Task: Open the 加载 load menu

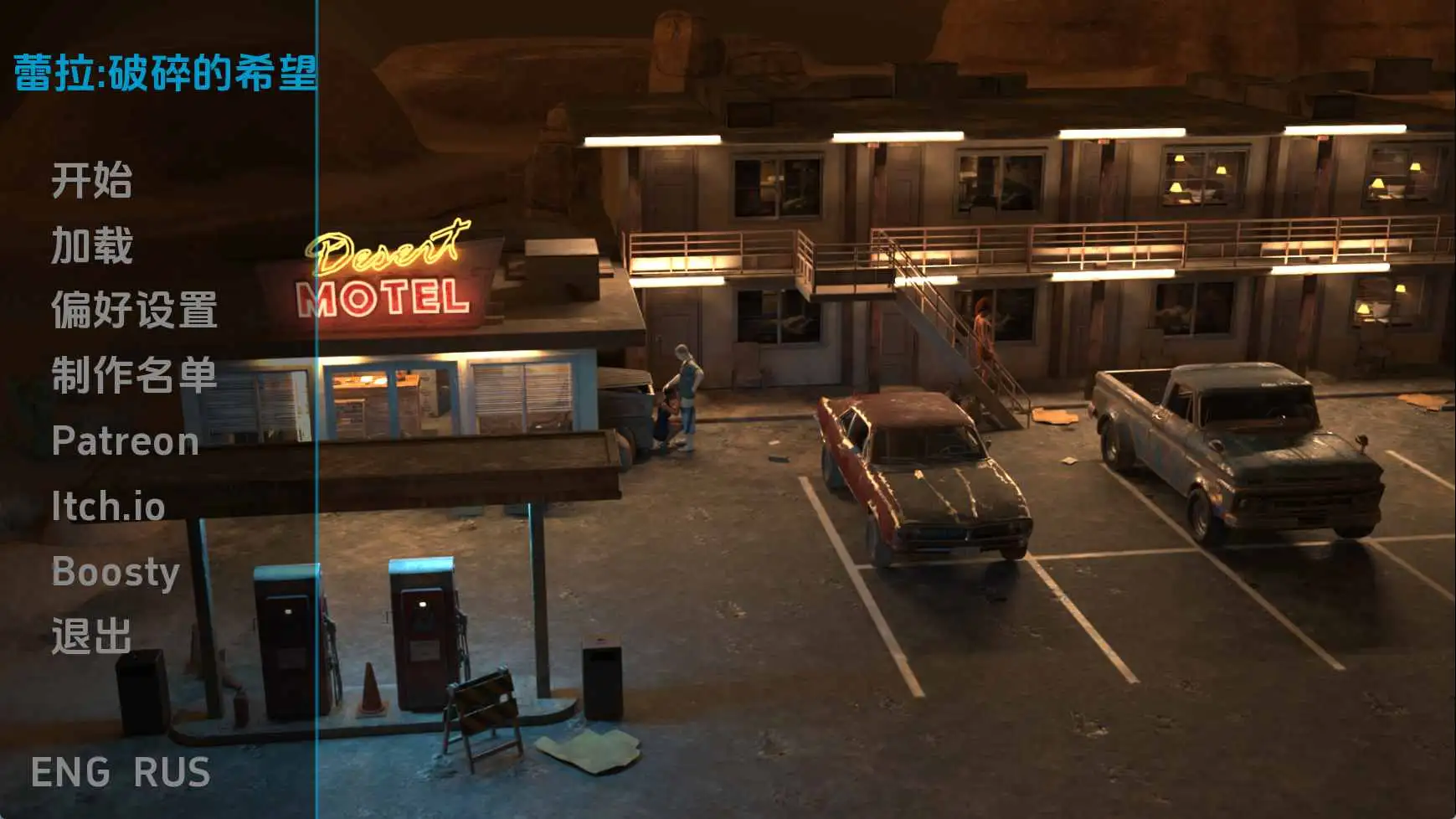Action: (91, 245)
